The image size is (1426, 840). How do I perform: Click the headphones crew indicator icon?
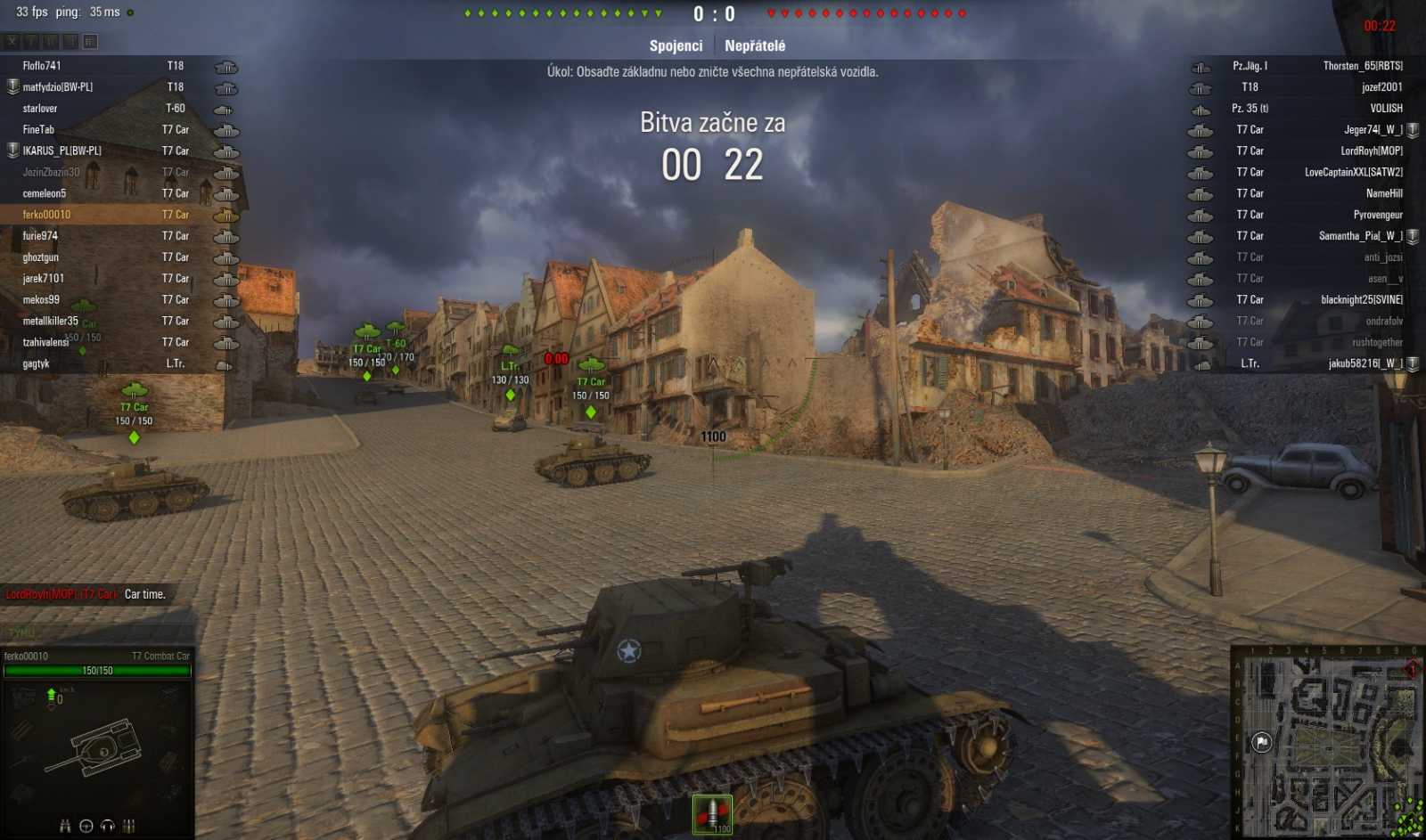(106, 824)
